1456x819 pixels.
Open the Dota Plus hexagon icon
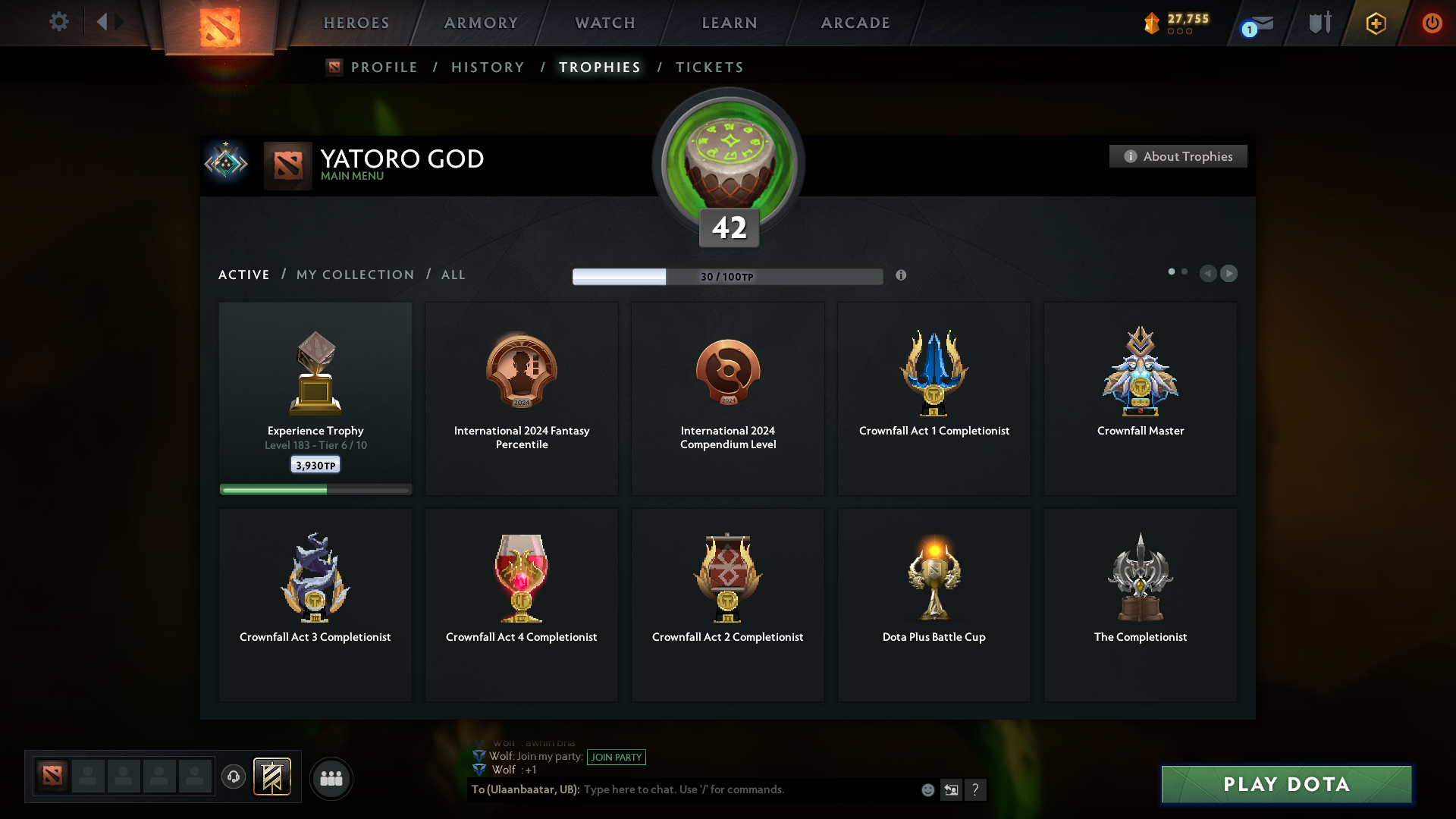click(x=1375, y=23)
